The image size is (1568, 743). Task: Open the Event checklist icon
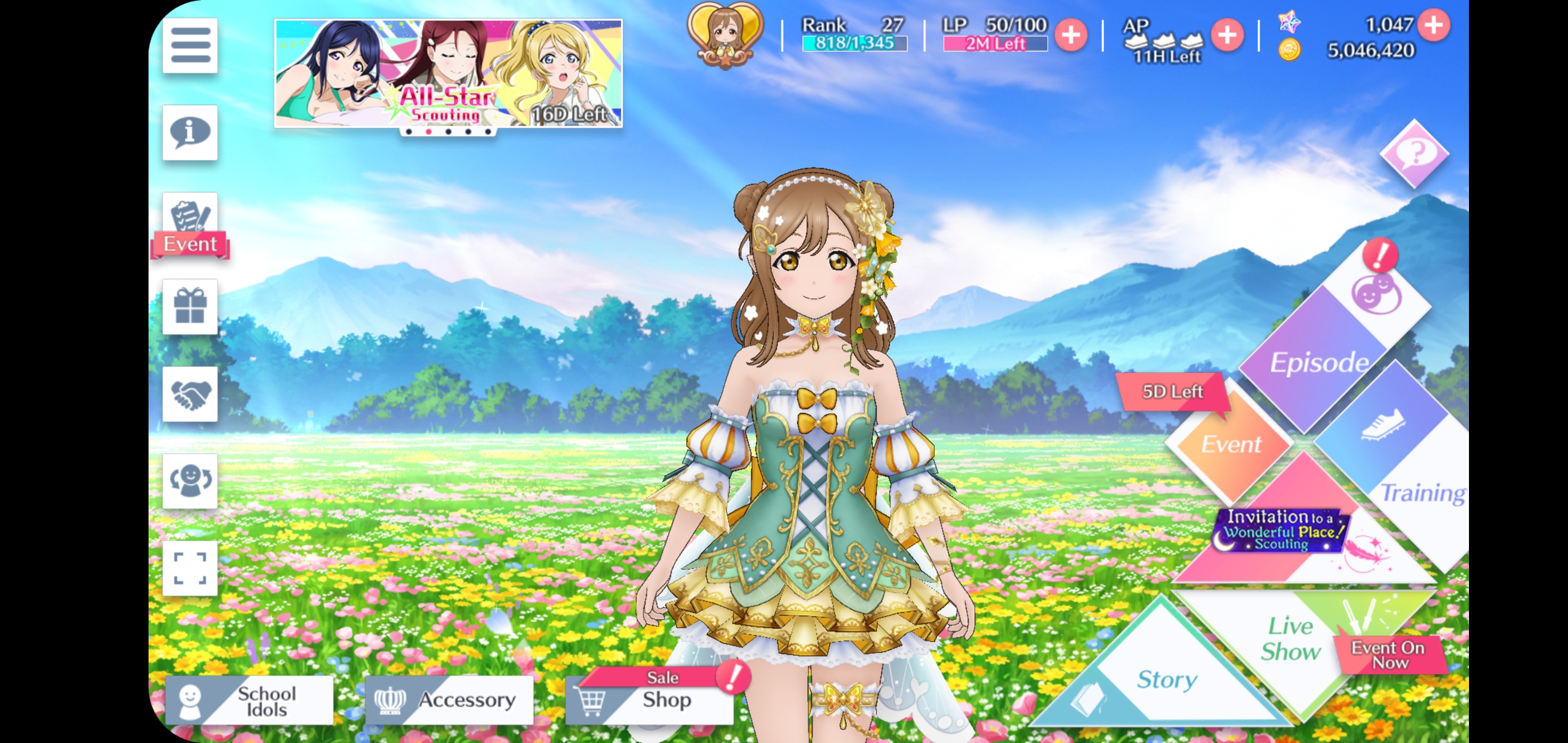190,225
